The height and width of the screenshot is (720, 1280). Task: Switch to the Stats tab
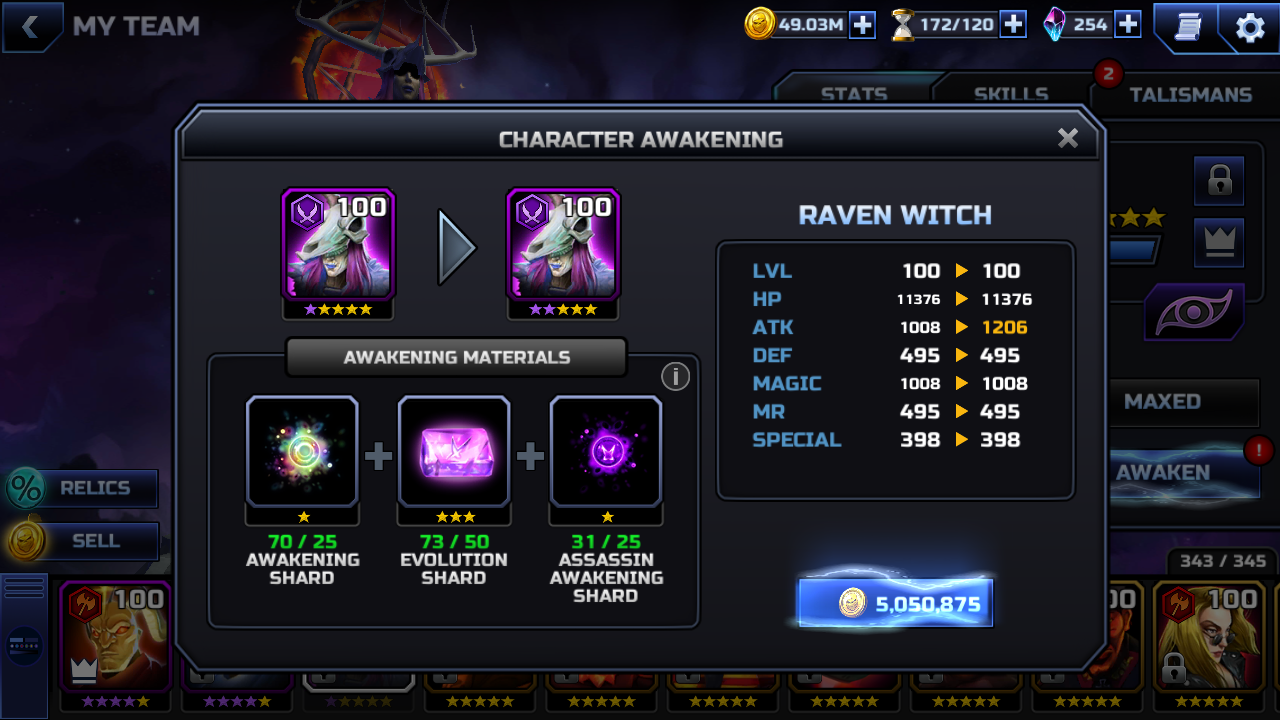click(854, 94)
